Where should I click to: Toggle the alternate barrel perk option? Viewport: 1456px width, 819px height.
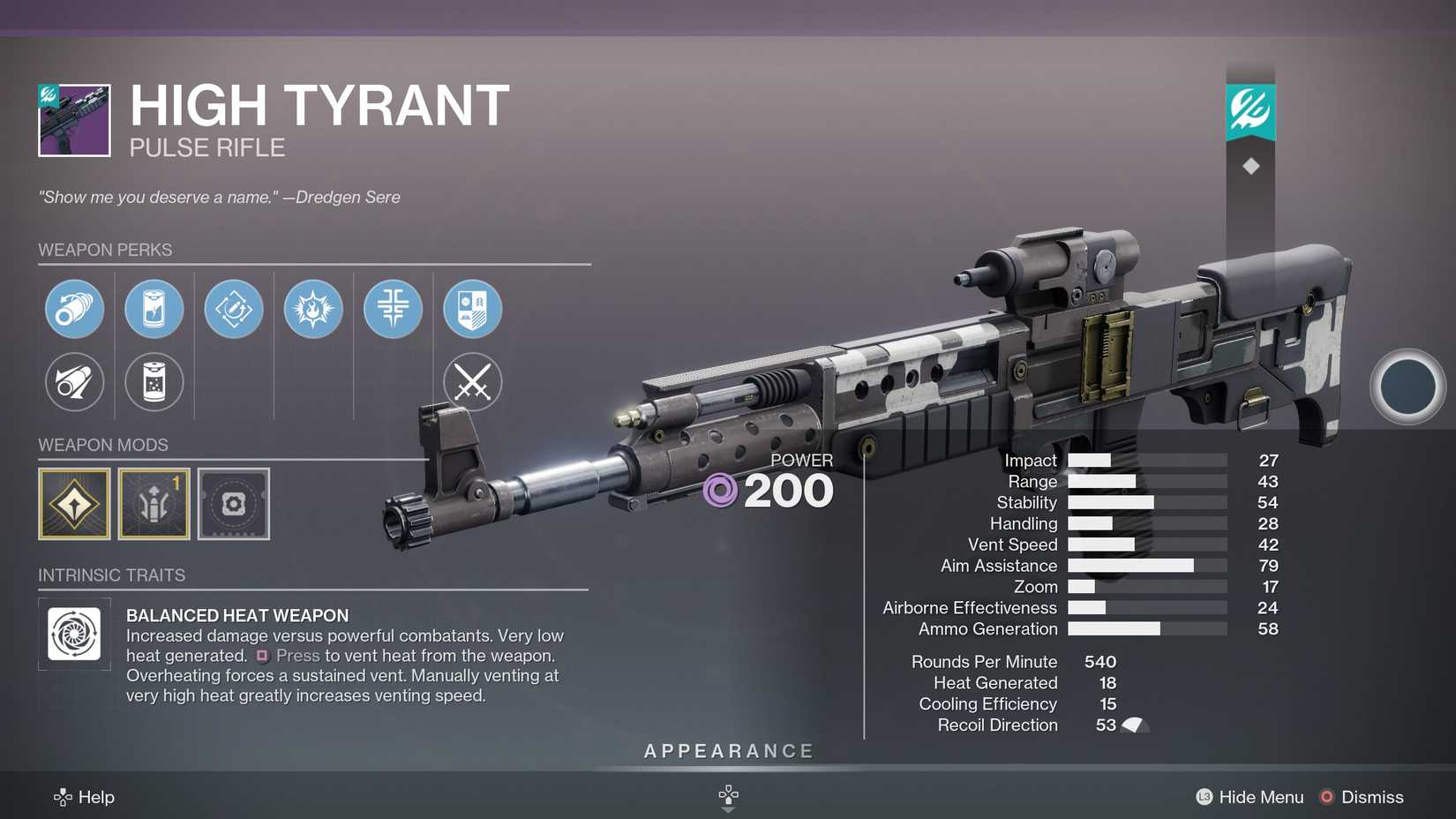[x=75, y=382]
